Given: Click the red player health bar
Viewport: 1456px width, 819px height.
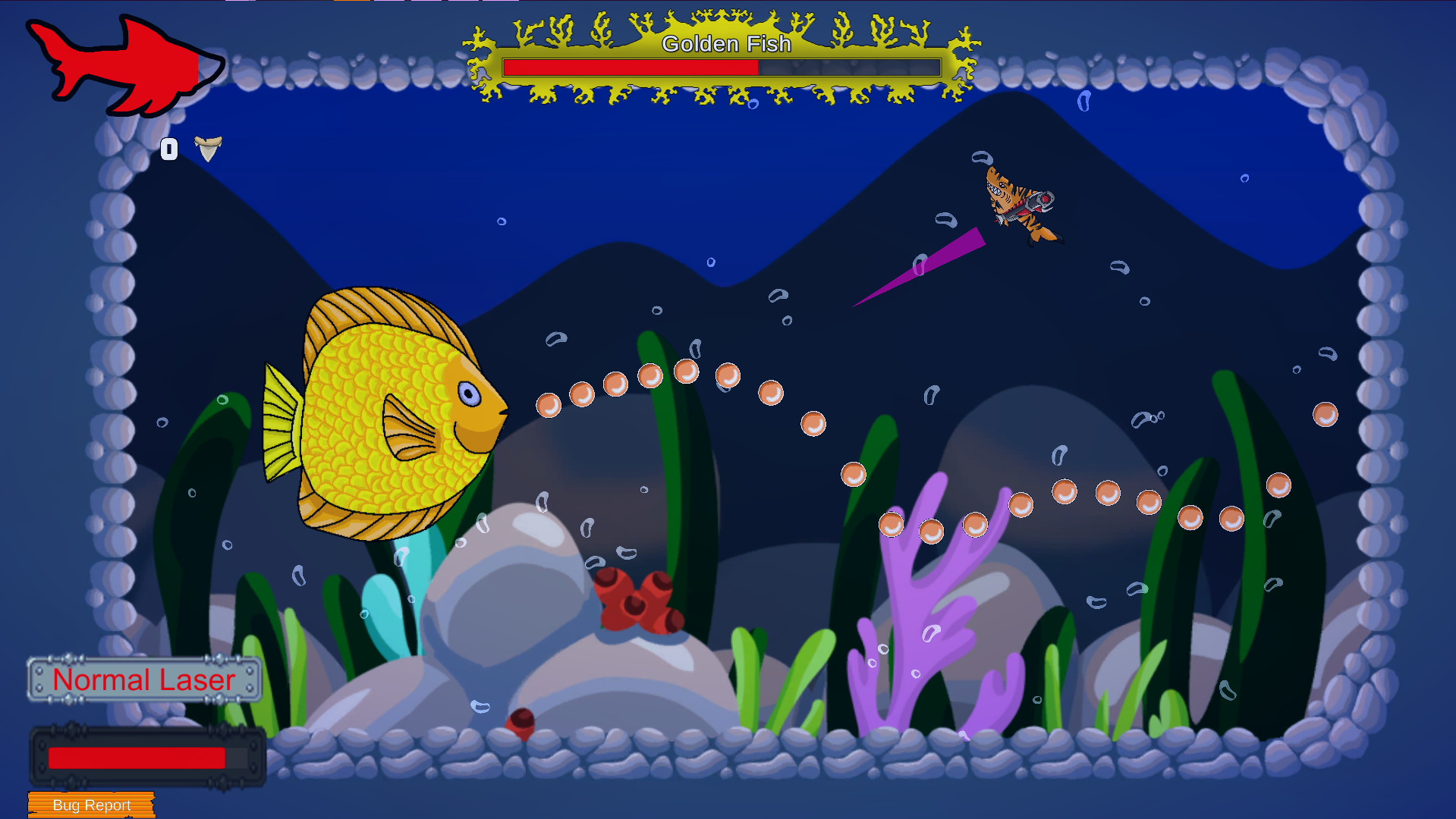Looking at the screenshot, I should click(x=137, y=756).
